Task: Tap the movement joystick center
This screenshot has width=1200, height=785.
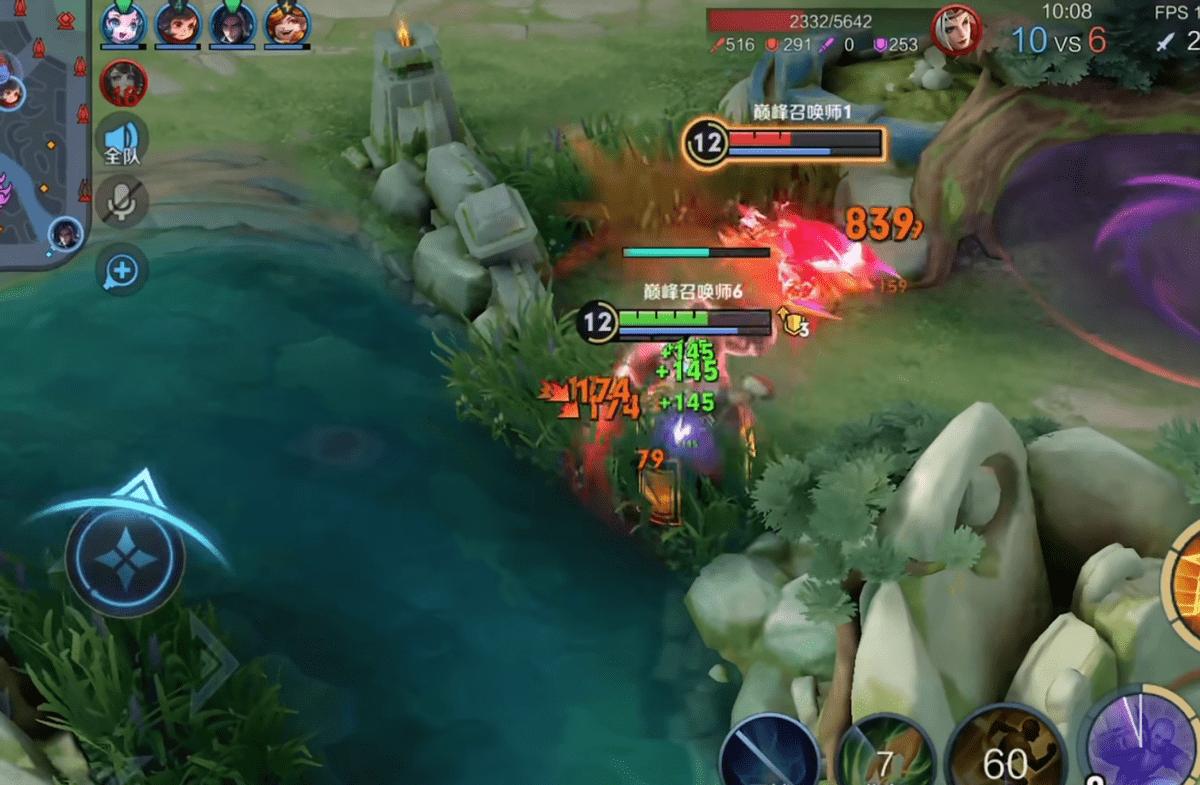Action: (125, 555)
